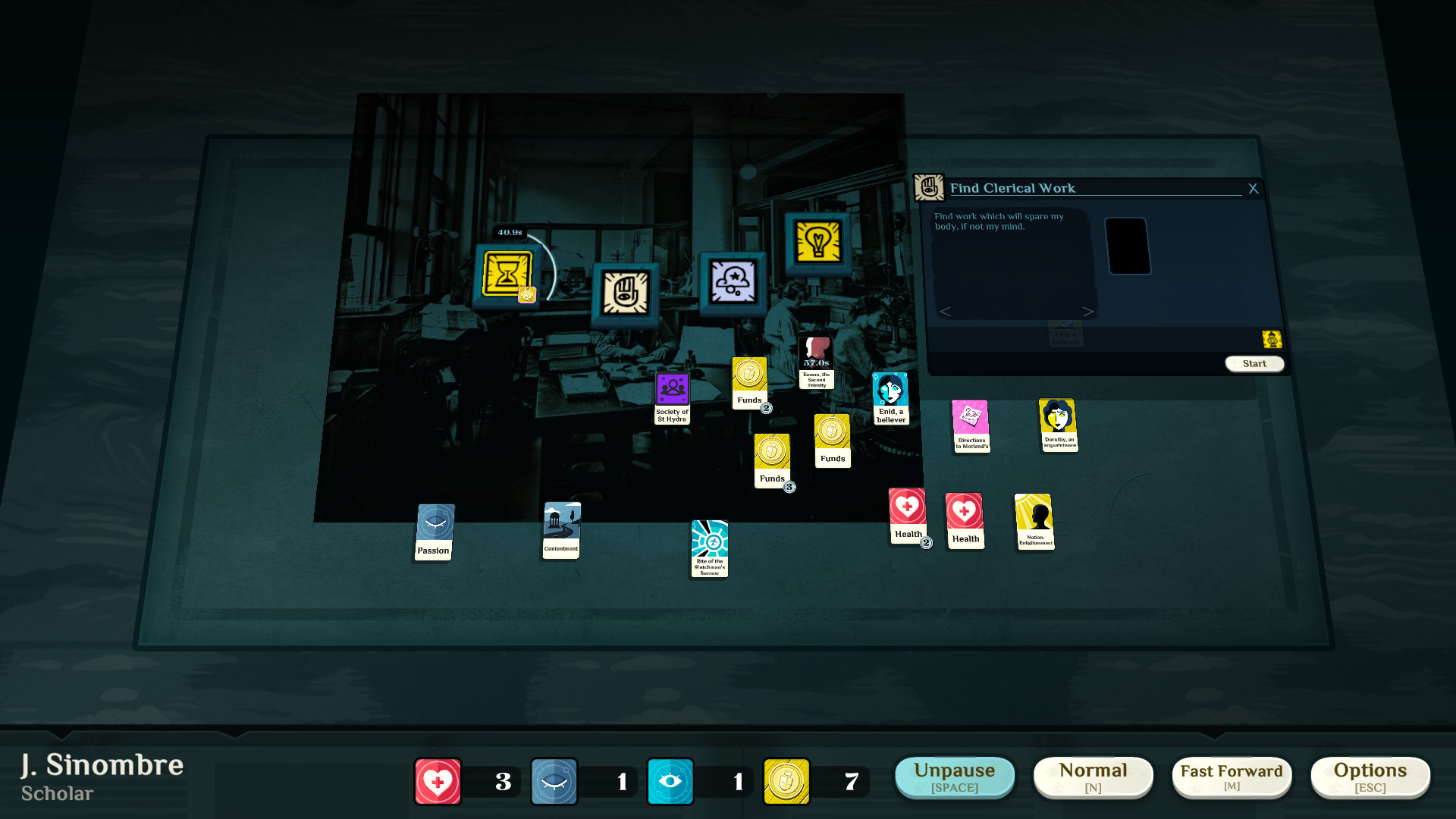Enable Fast Forward speed

pyautogui.click(x=1232, y=777)
